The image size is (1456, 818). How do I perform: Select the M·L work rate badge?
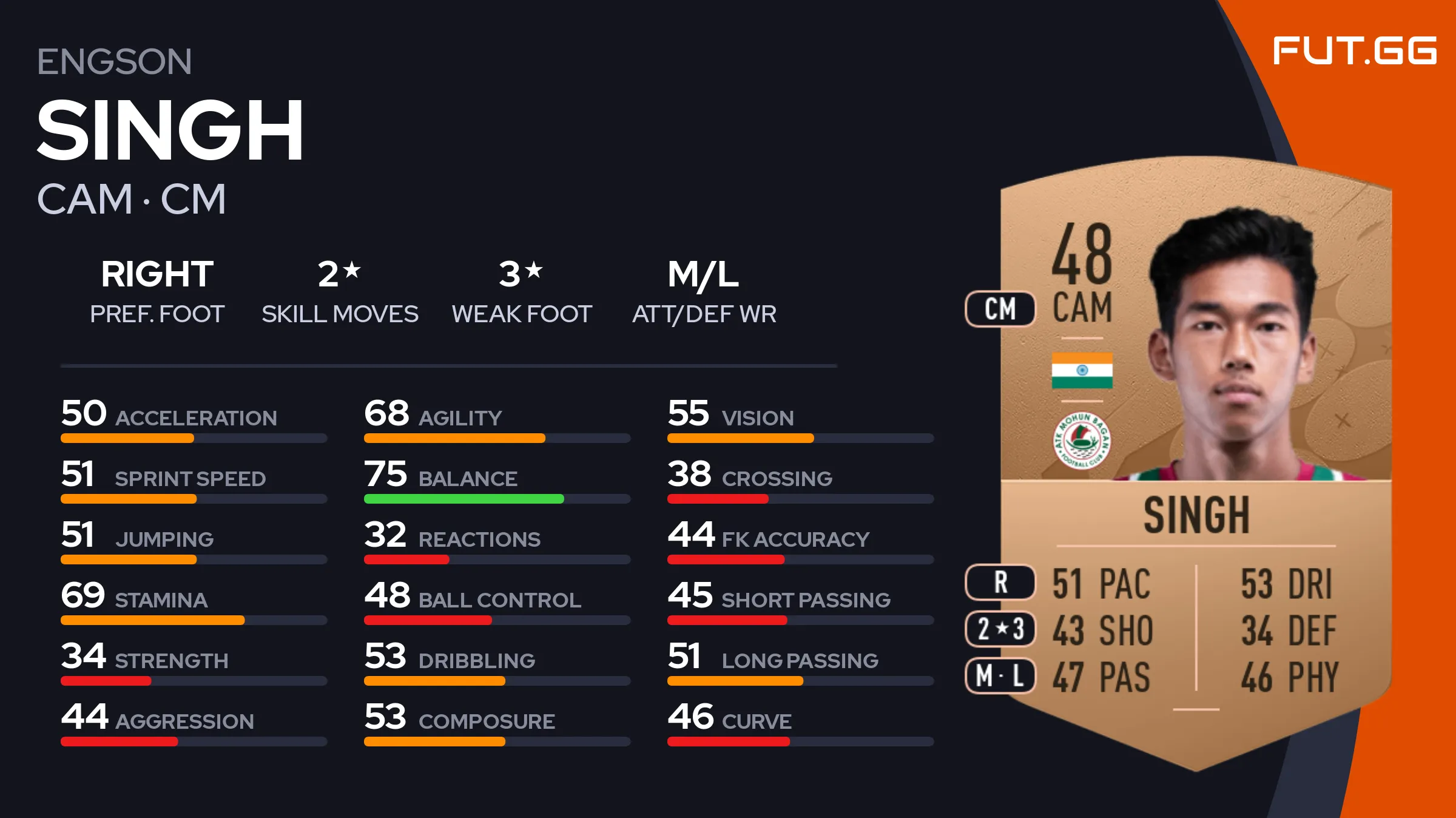(1000, 675)
